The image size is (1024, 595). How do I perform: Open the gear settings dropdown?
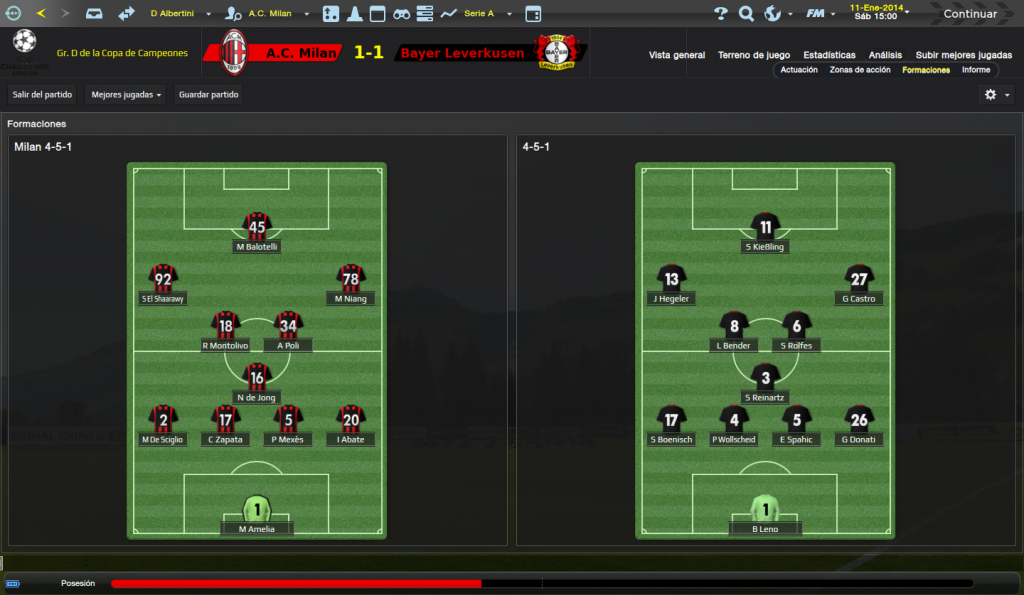click(996, 95)
